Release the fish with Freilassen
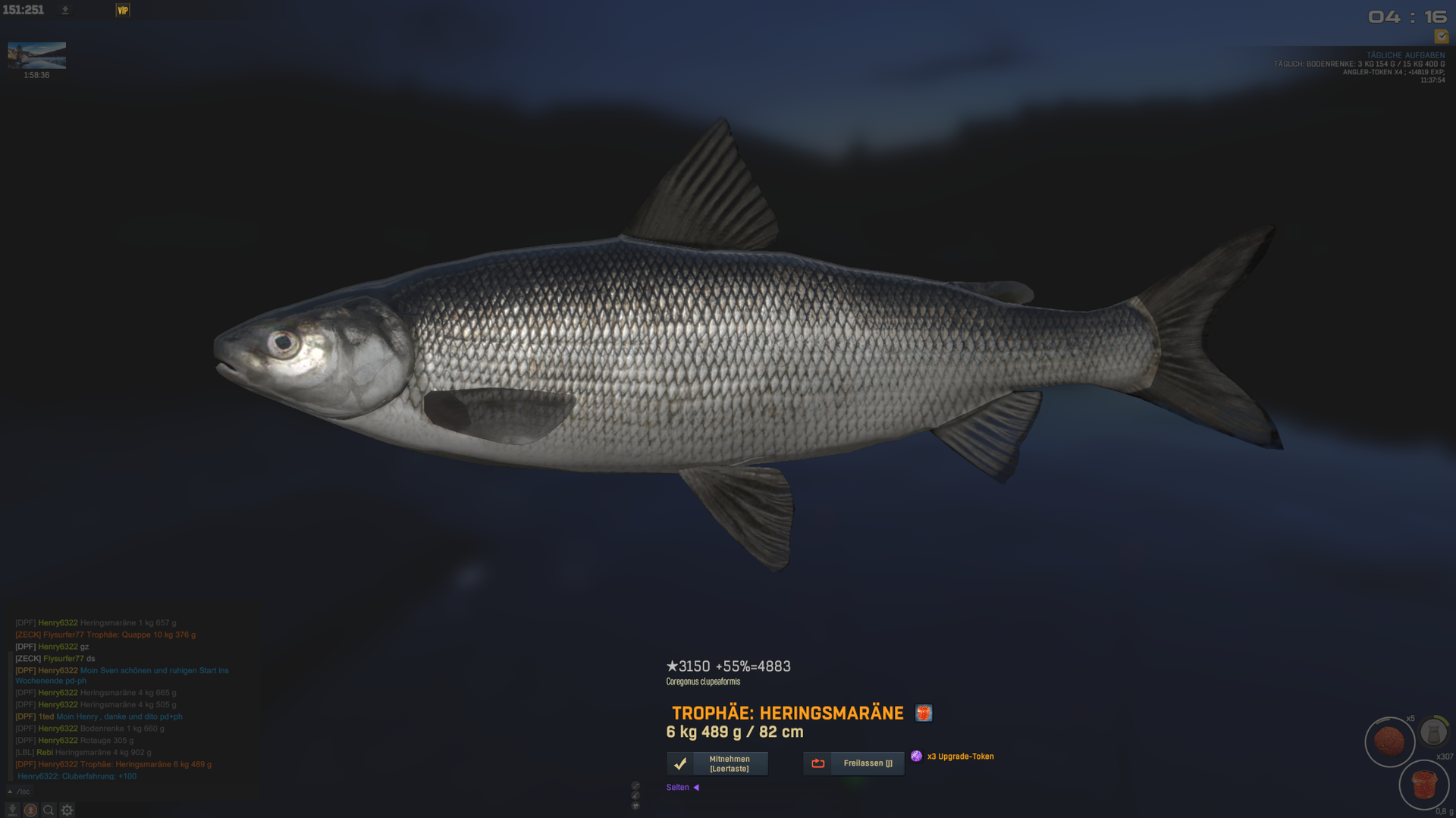Image resolution: width=1456 pixels, height=818 pixels. [854, 763]
